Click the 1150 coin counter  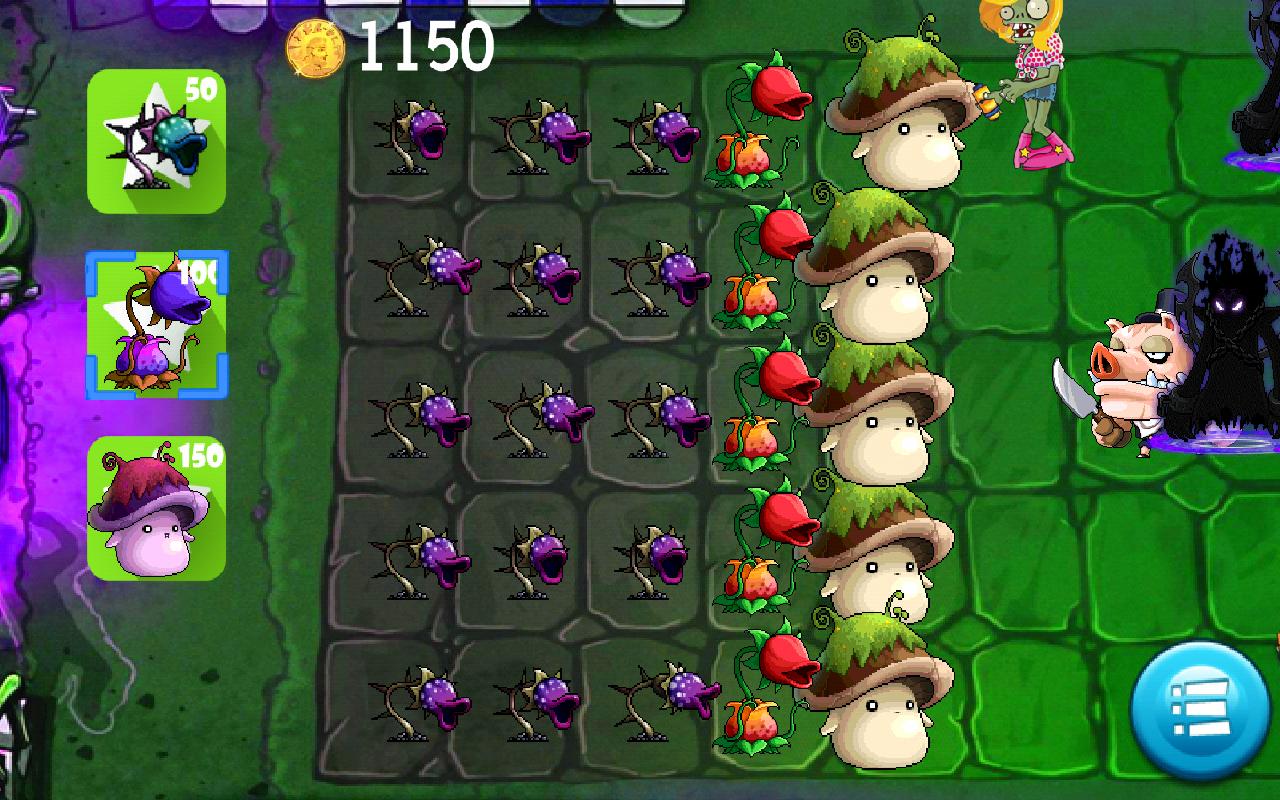[x=425, y=47]
